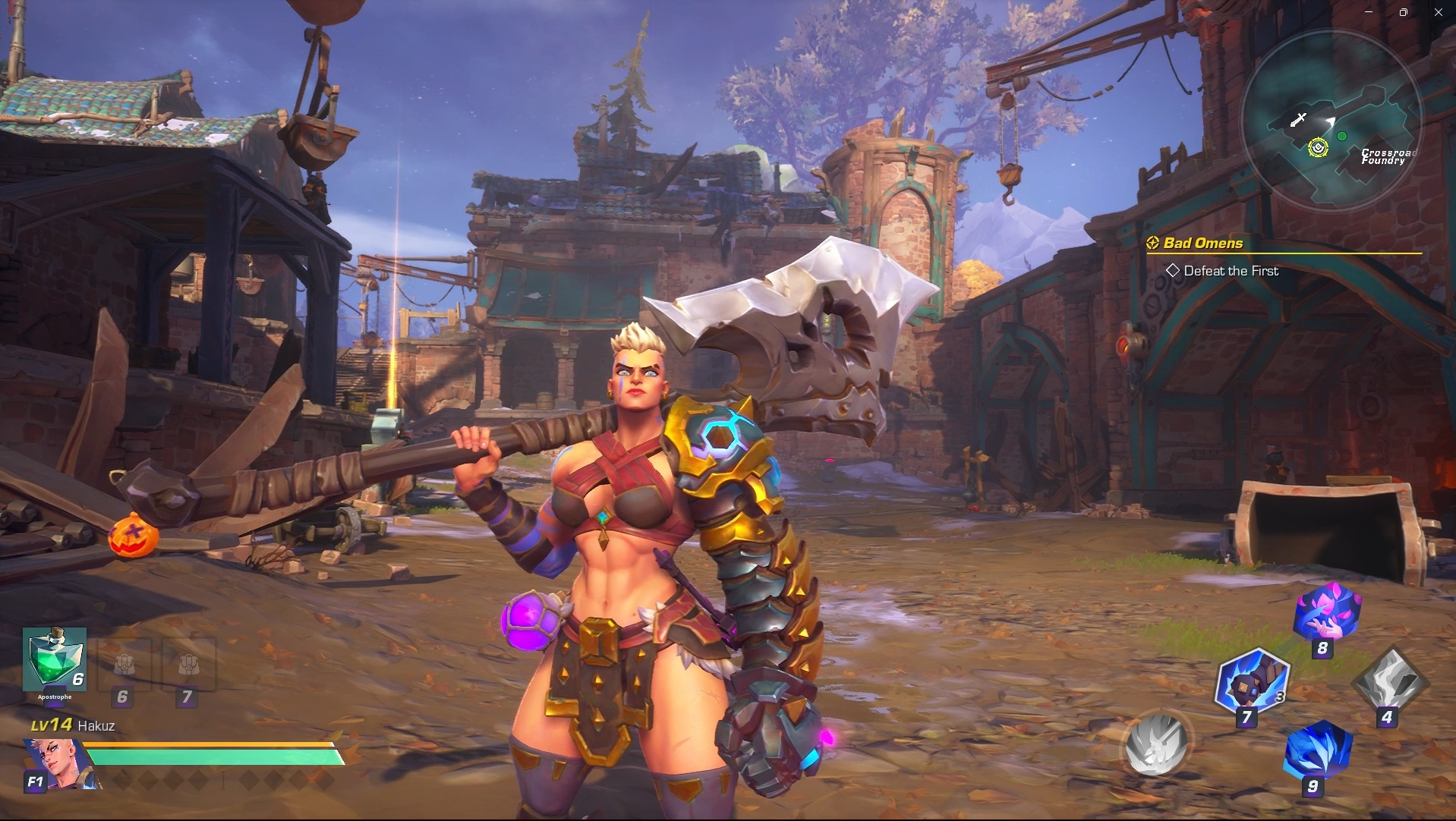This screenshot has width=1456, height=821.
Task: Select the grey diamond-shaped ability
Action: [1390, 680]
